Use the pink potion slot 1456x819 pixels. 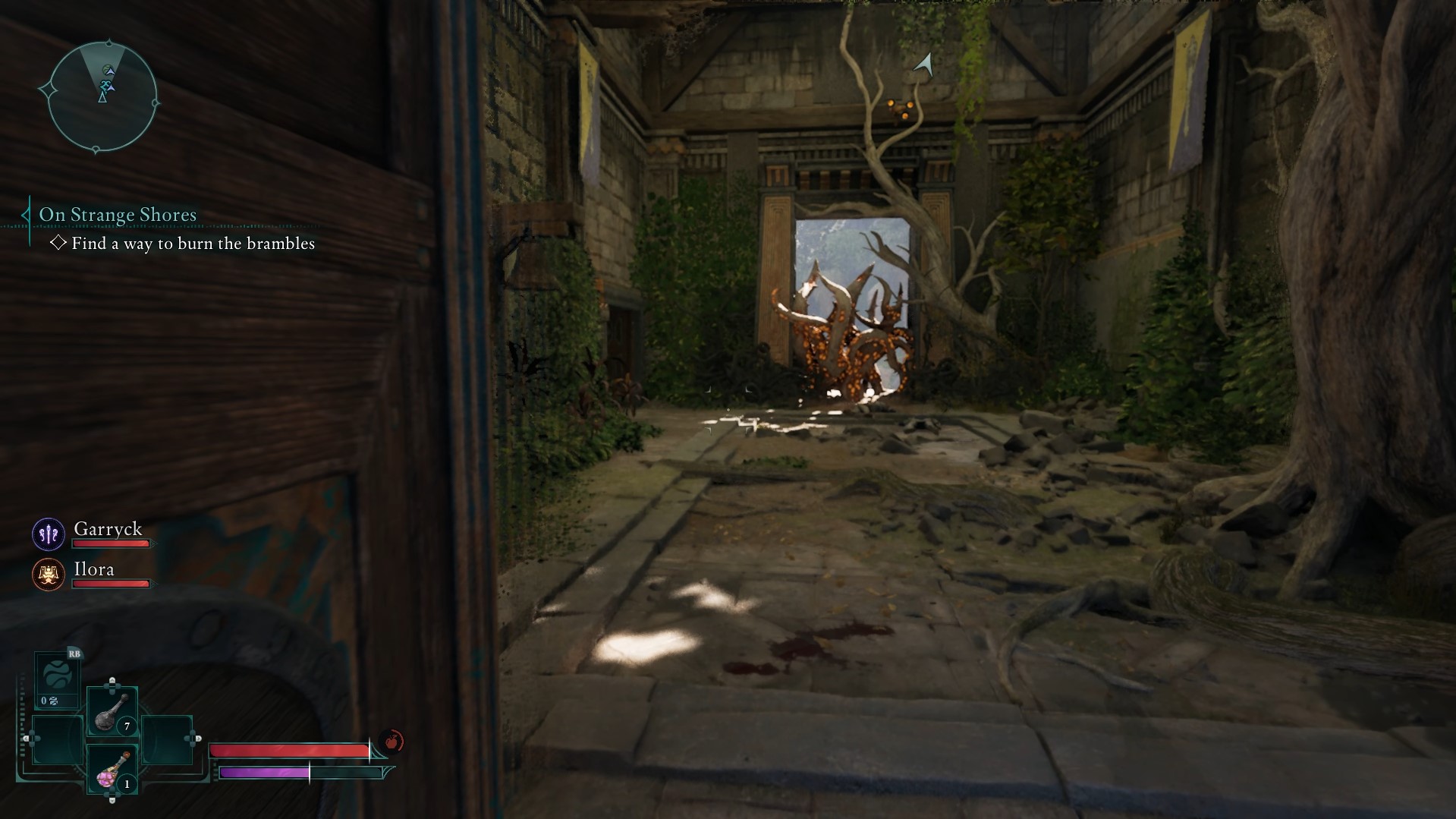pos(112,769)
